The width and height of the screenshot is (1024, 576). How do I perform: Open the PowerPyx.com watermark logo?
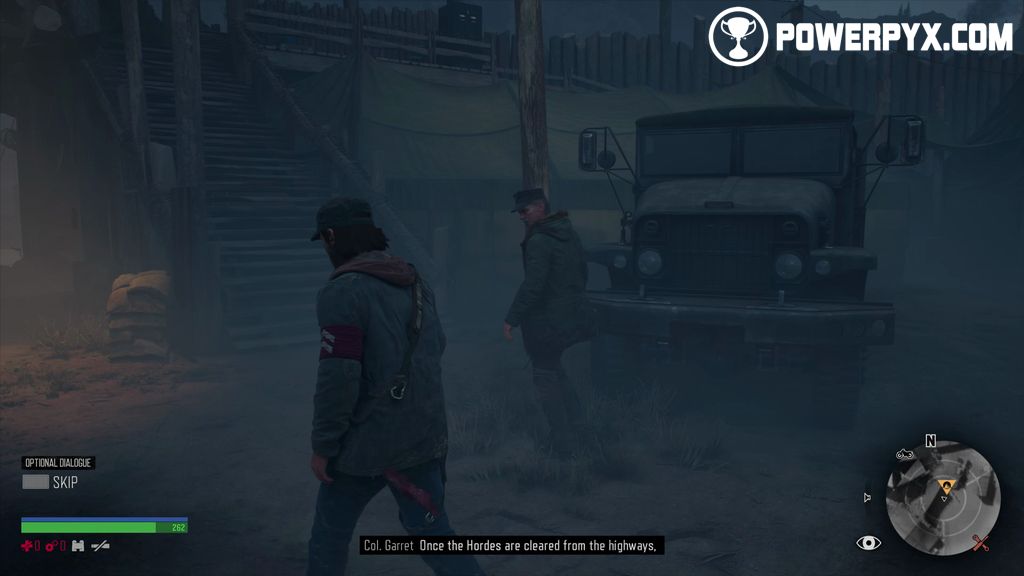click(x=861, y=37)
